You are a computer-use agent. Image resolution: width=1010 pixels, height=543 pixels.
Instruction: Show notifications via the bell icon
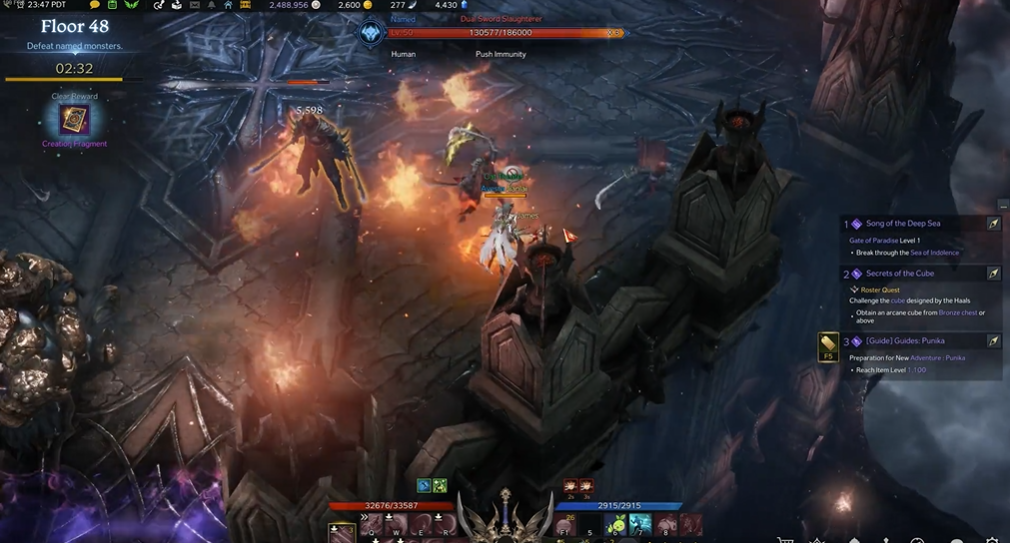point(211,5)
